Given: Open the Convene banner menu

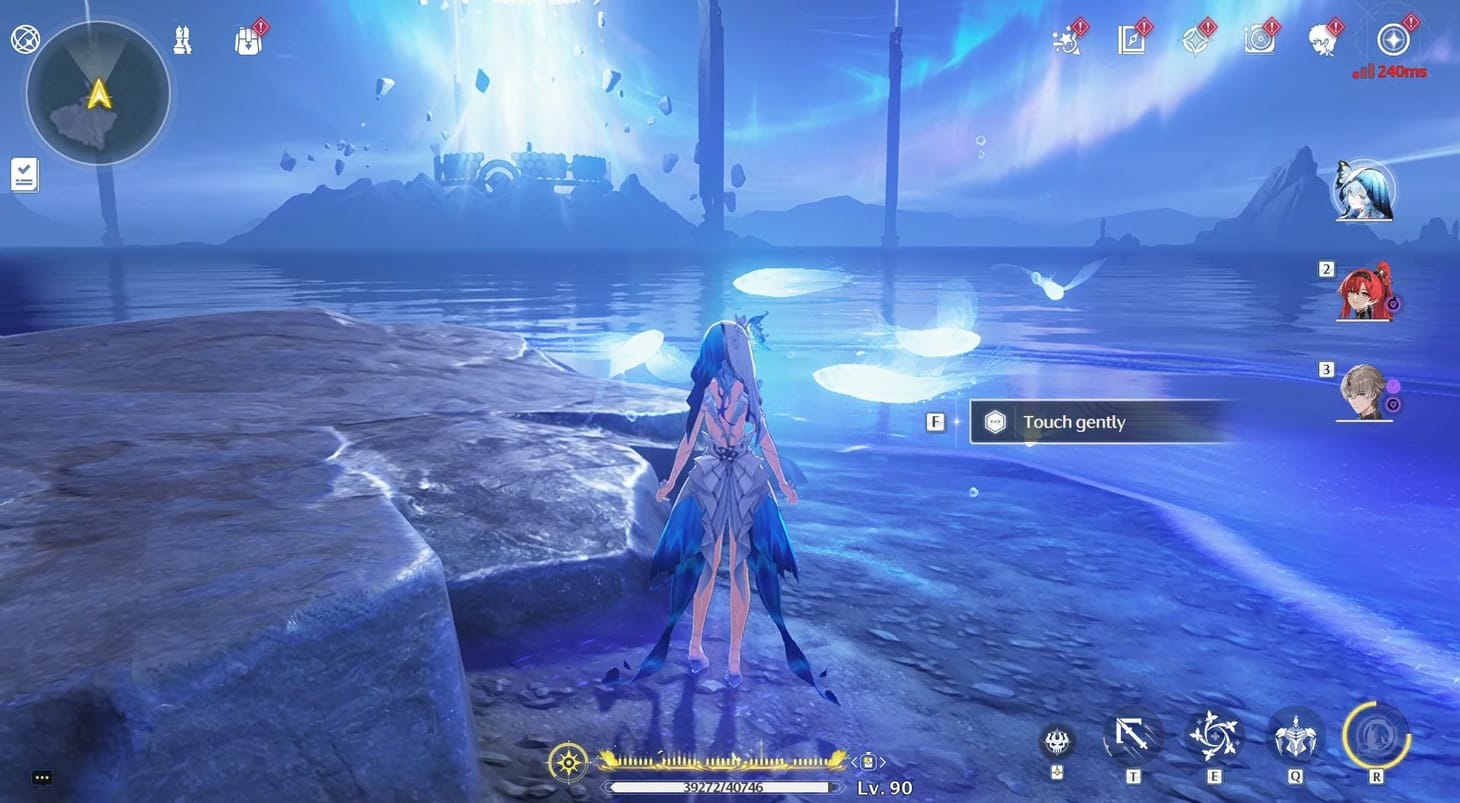Looking at the screenshot, I should pyautogui.click(x=1195, y=40).
